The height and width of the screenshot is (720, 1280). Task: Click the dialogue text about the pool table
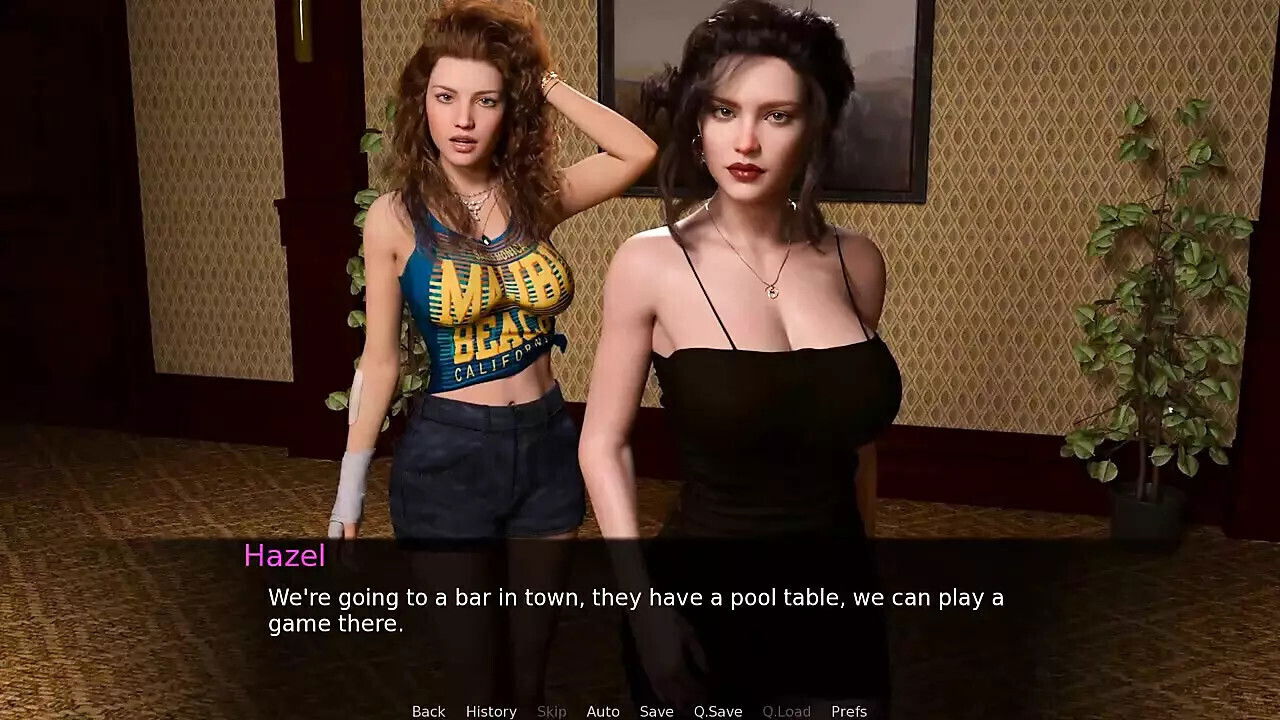635,597
